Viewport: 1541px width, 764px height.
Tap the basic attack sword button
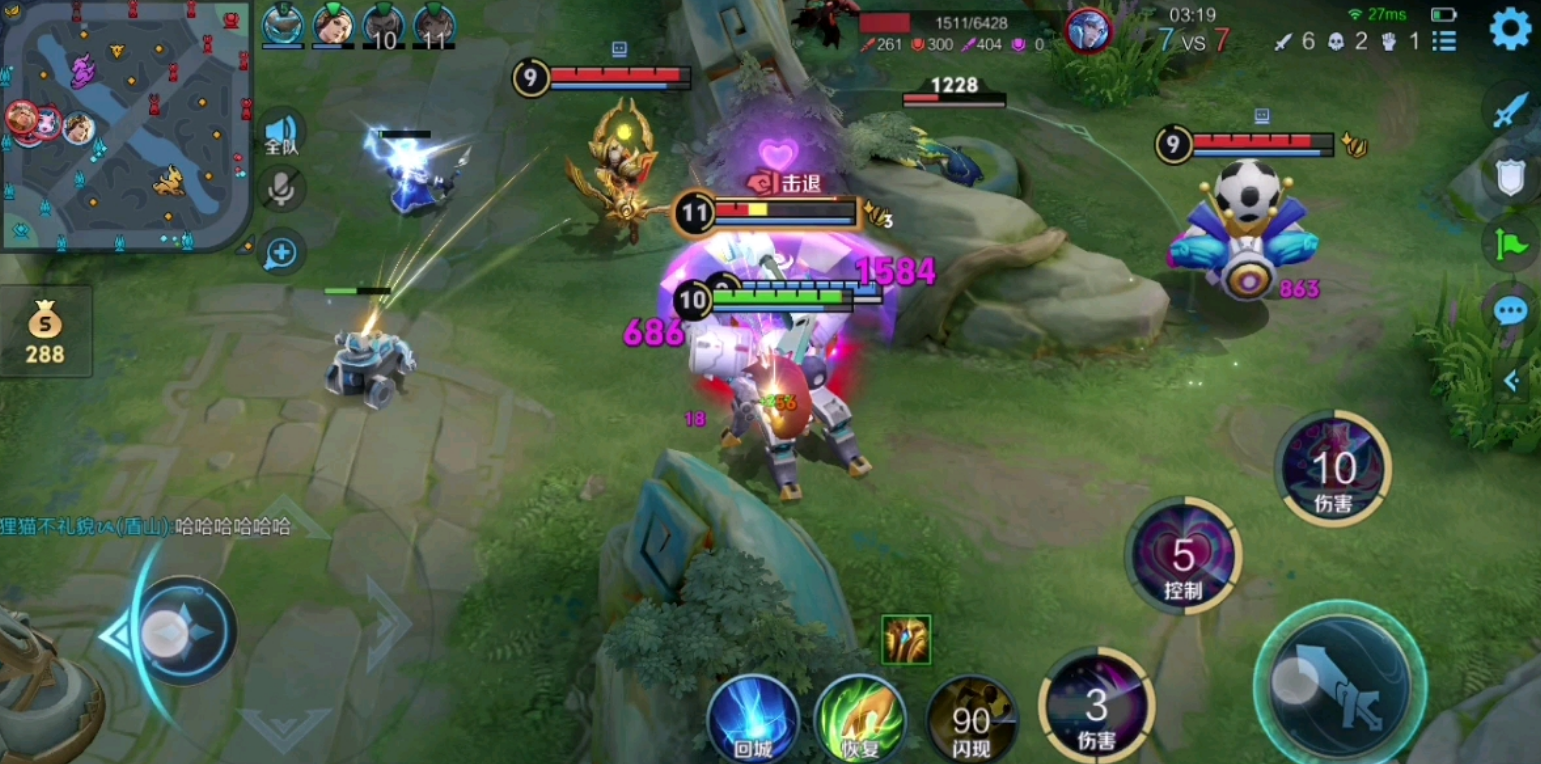point(1340,685)
